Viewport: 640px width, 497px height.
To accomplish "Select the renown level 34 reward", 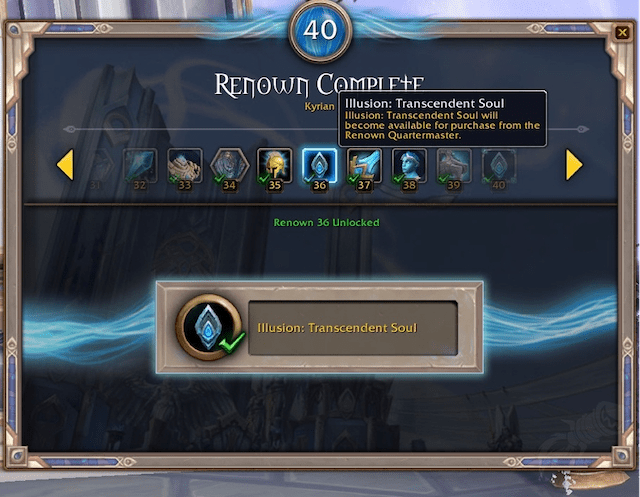I will pos(229,165).
